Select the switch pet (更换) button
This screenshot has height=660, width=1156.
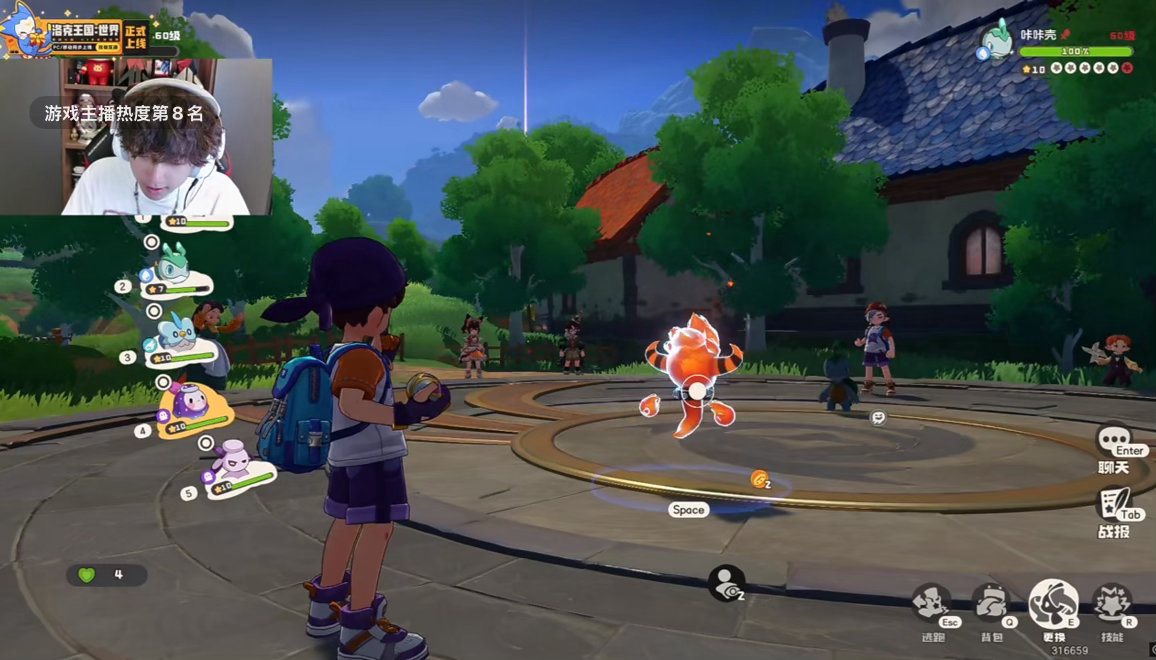[x=1053, y=603]
